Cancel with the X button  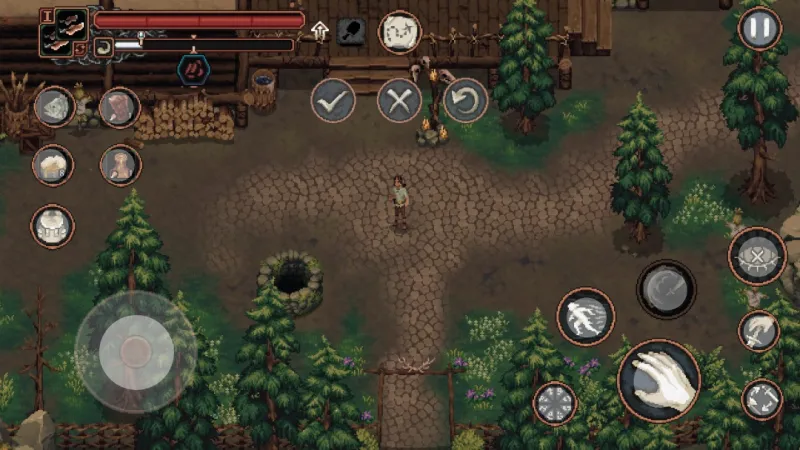point(399,100)
